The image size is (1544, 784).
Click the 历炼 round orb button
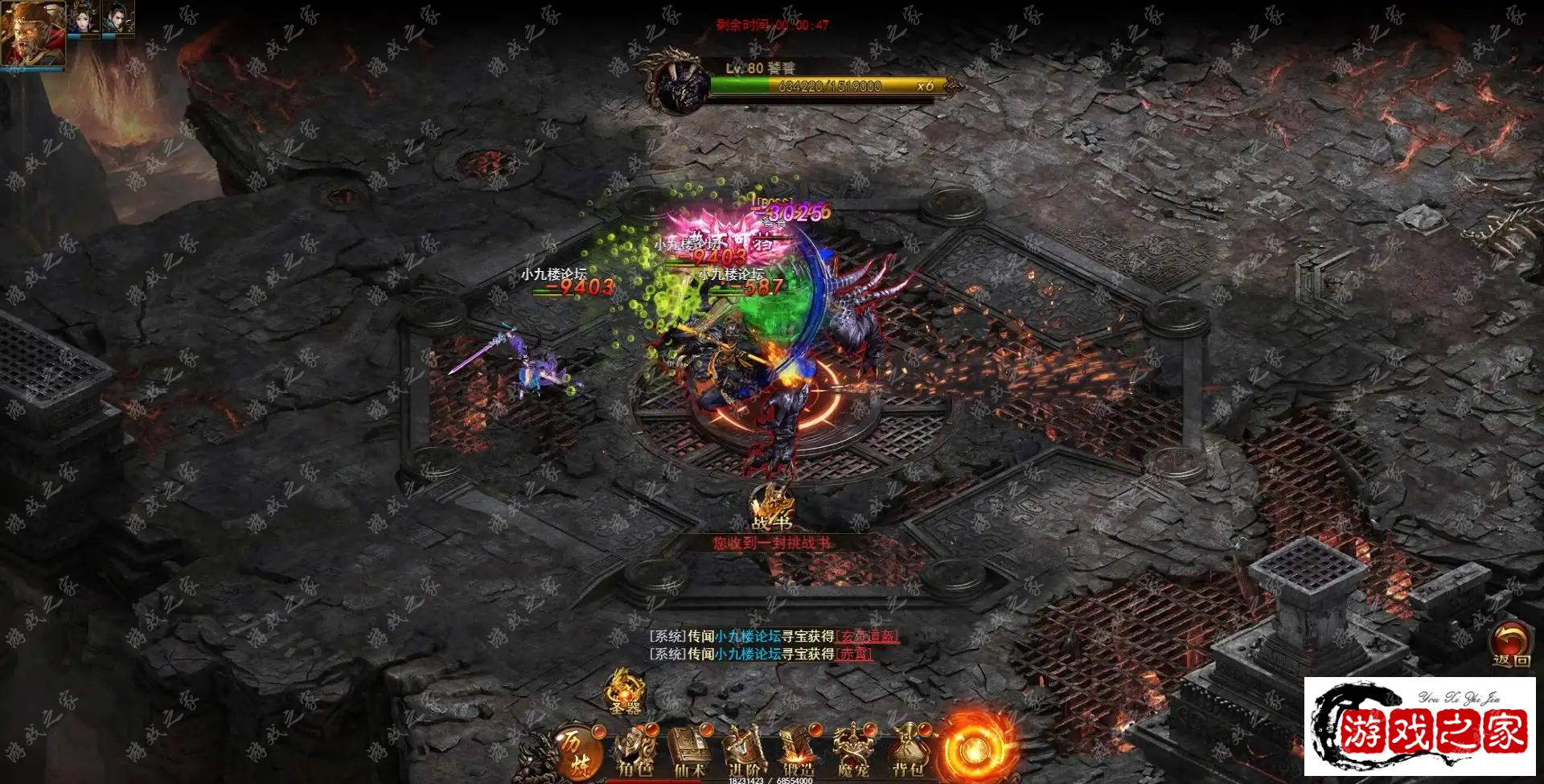[x=577, y=752]
